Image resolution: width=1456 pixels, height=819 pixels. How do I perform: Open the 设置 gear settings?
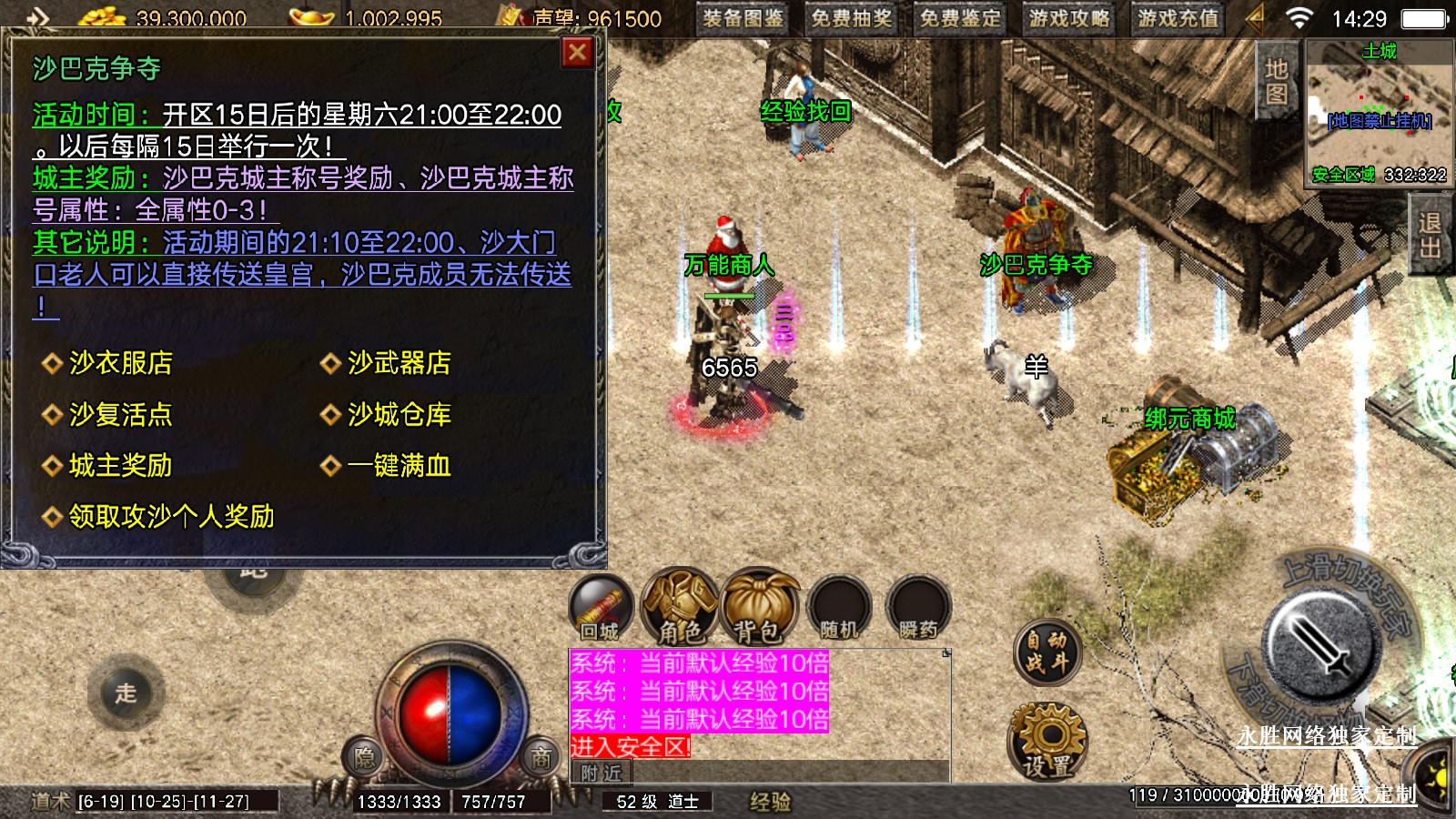[x=1047, y=741]
